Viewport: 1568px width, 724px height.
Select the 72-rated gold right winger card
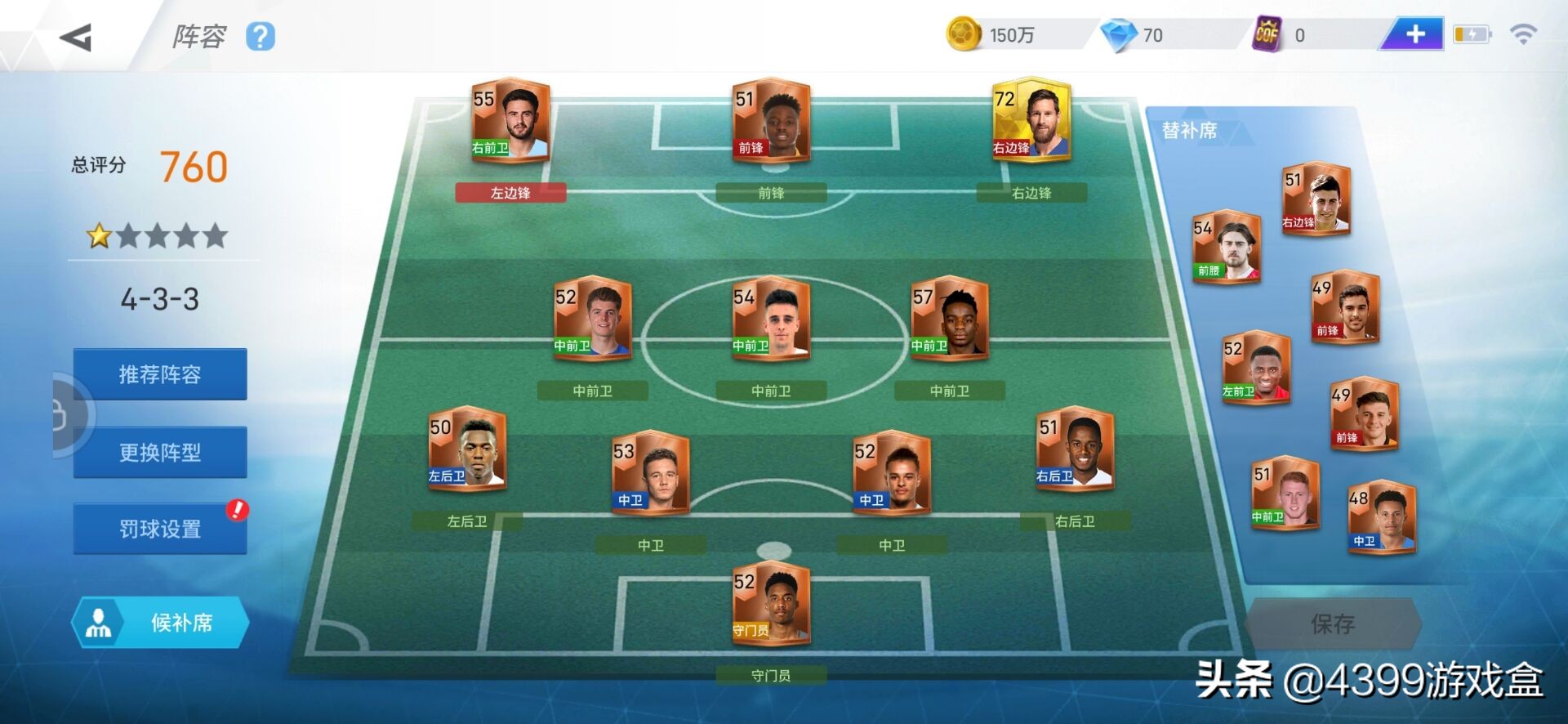(x=1031, y=121)
